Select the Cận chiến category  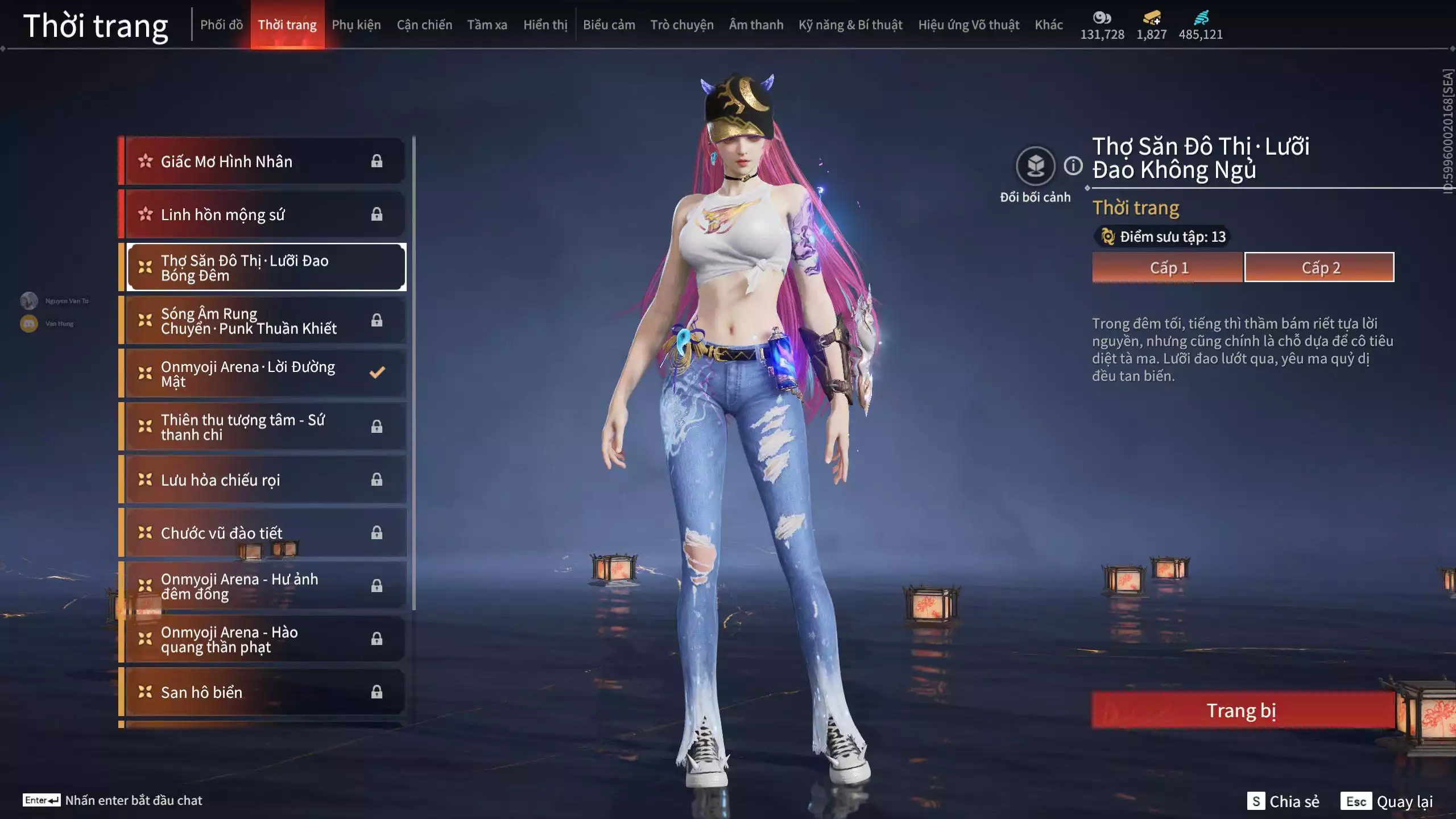[x=424, y=25]
